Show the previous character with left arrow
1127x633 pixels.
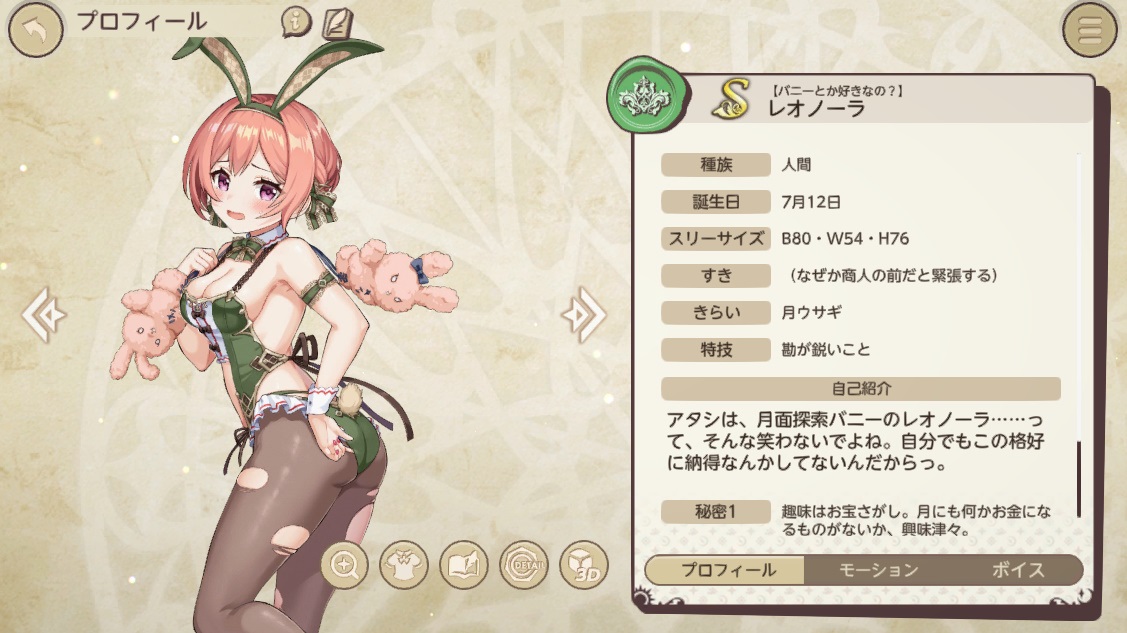tap(46, 315)
